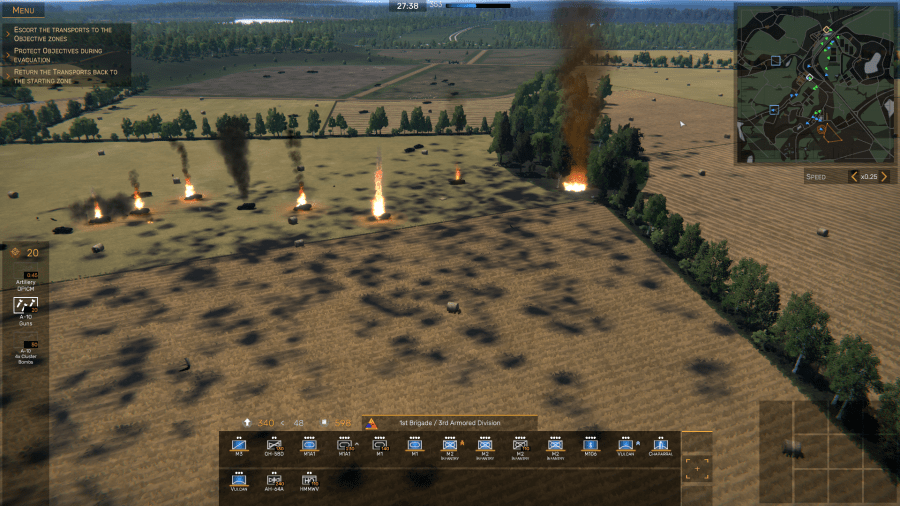Image resolution: width=900 pixels, height=506 pixels.
Task: Click the Return the Transports objective entry
Action: click(x=65, y=76)
